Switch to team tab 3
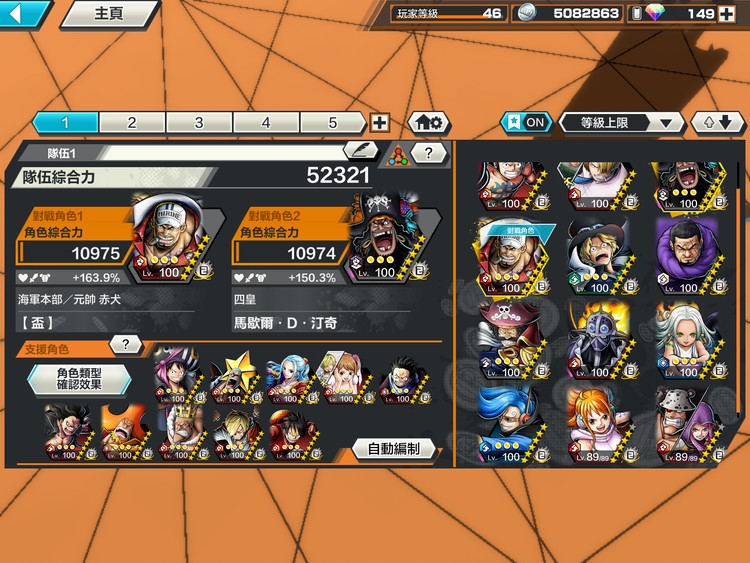This screenshot has width=750, height=563. click(199, 122)
